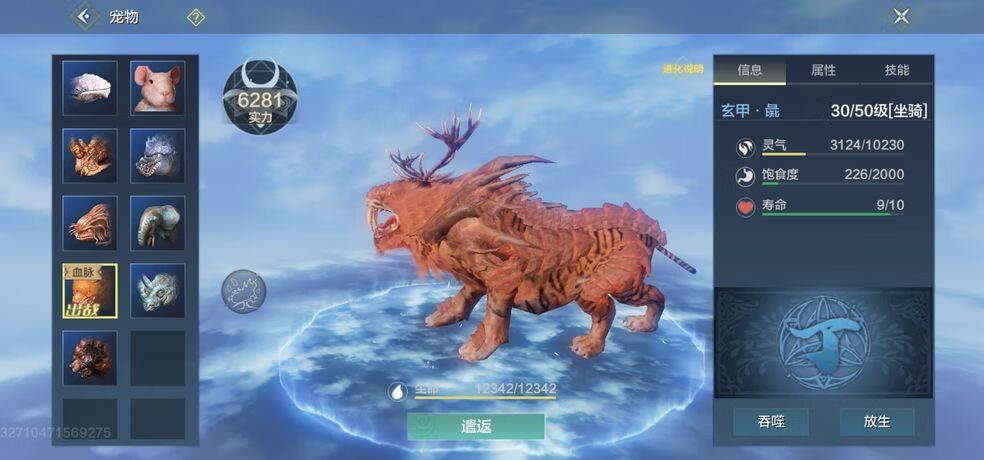Choose the white armadillo-like pet slot
Screen dimensions: 984x460
90,88
